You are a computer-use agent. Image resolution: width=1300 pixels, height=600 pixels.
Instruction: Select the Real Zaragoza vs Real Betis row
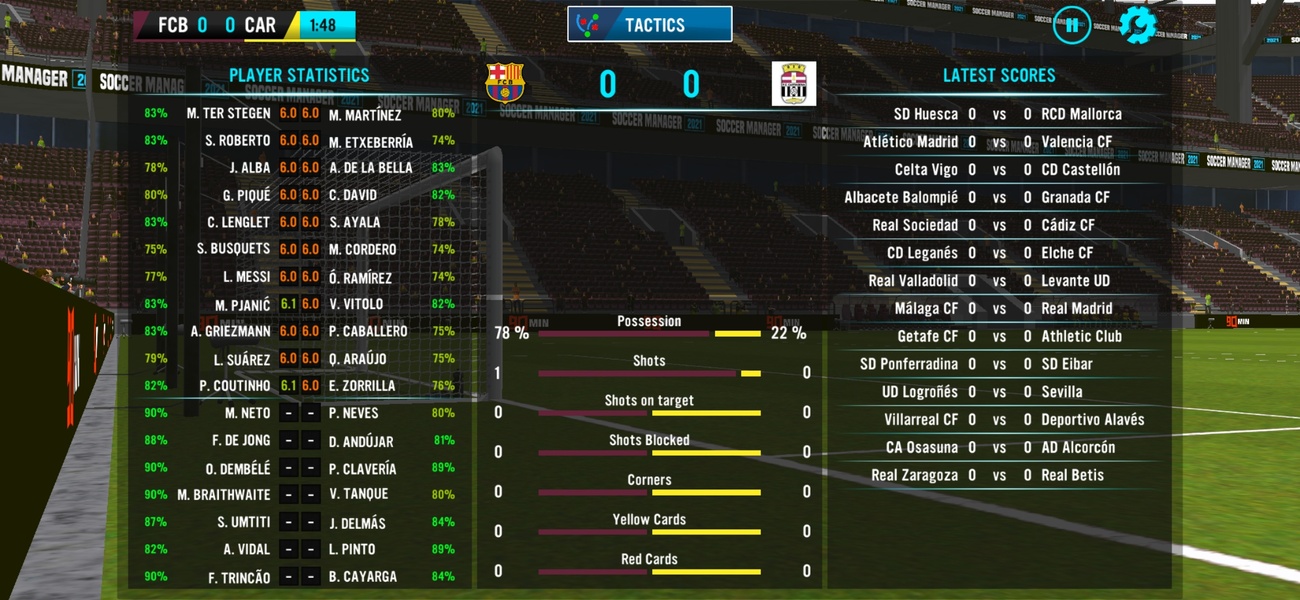pyautogui.click(x=998, y=476)
